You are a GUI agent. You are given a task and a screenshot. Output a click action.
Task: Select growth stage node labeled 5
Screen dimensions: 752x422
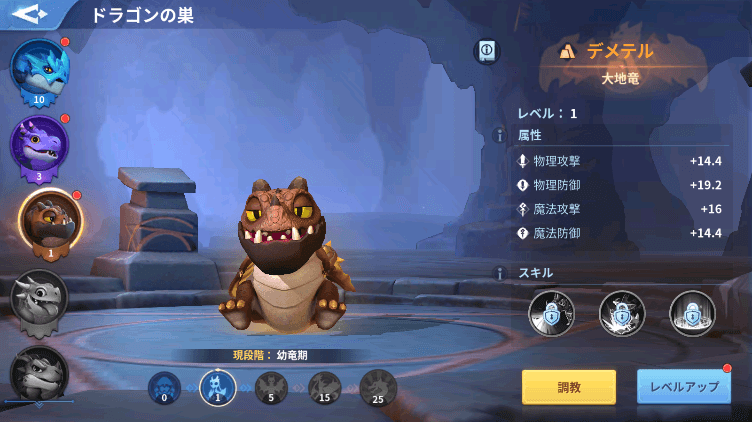[x=271, y=387]
